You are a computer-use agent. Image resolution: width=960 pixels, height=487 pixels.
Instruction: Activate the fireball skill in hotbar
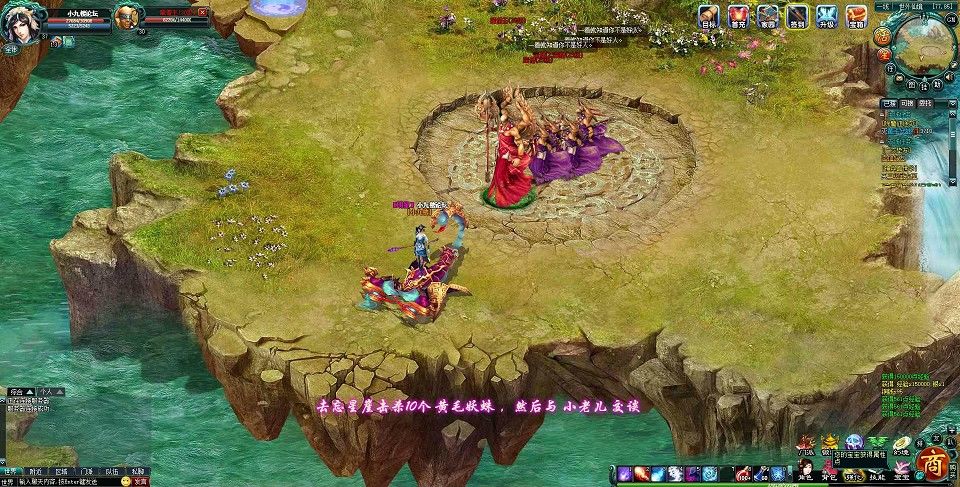(x=641, y=473)
